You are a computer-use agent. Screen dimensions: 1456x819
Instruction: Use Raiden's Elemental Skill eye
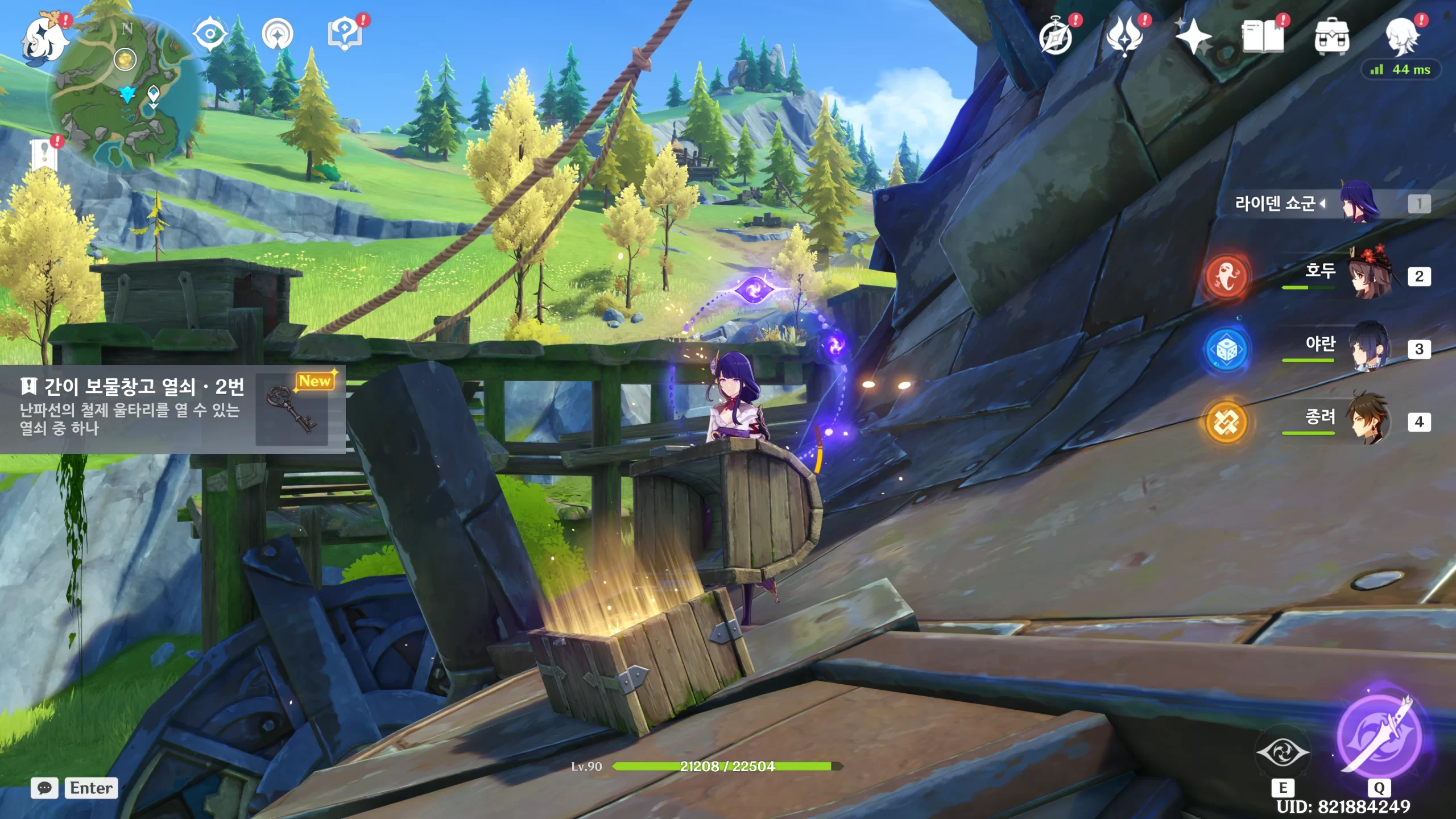coord(1283,752)
